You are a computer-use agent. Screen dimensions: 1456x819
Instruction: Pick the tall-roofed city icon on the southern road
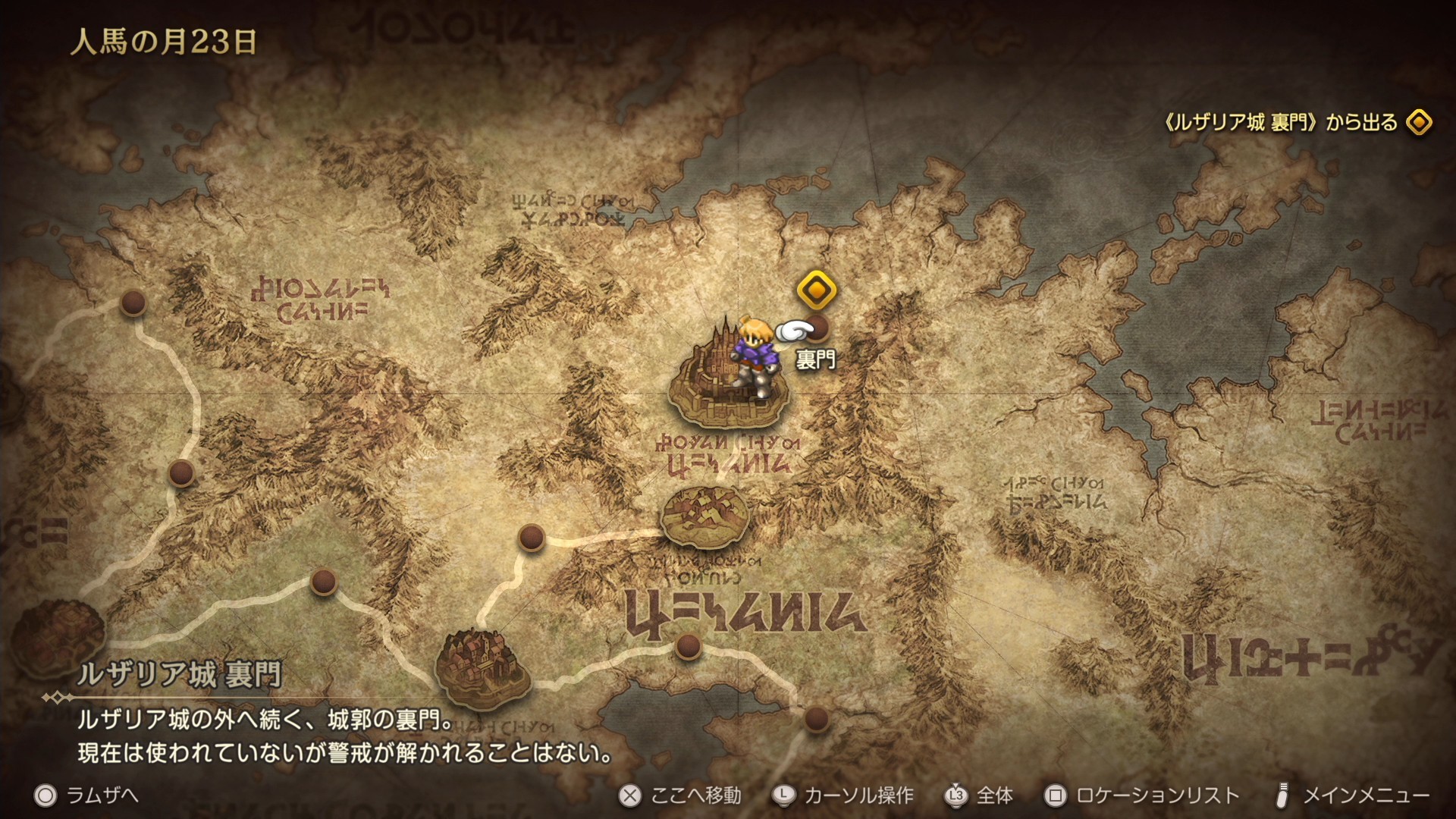click(482, 667)
